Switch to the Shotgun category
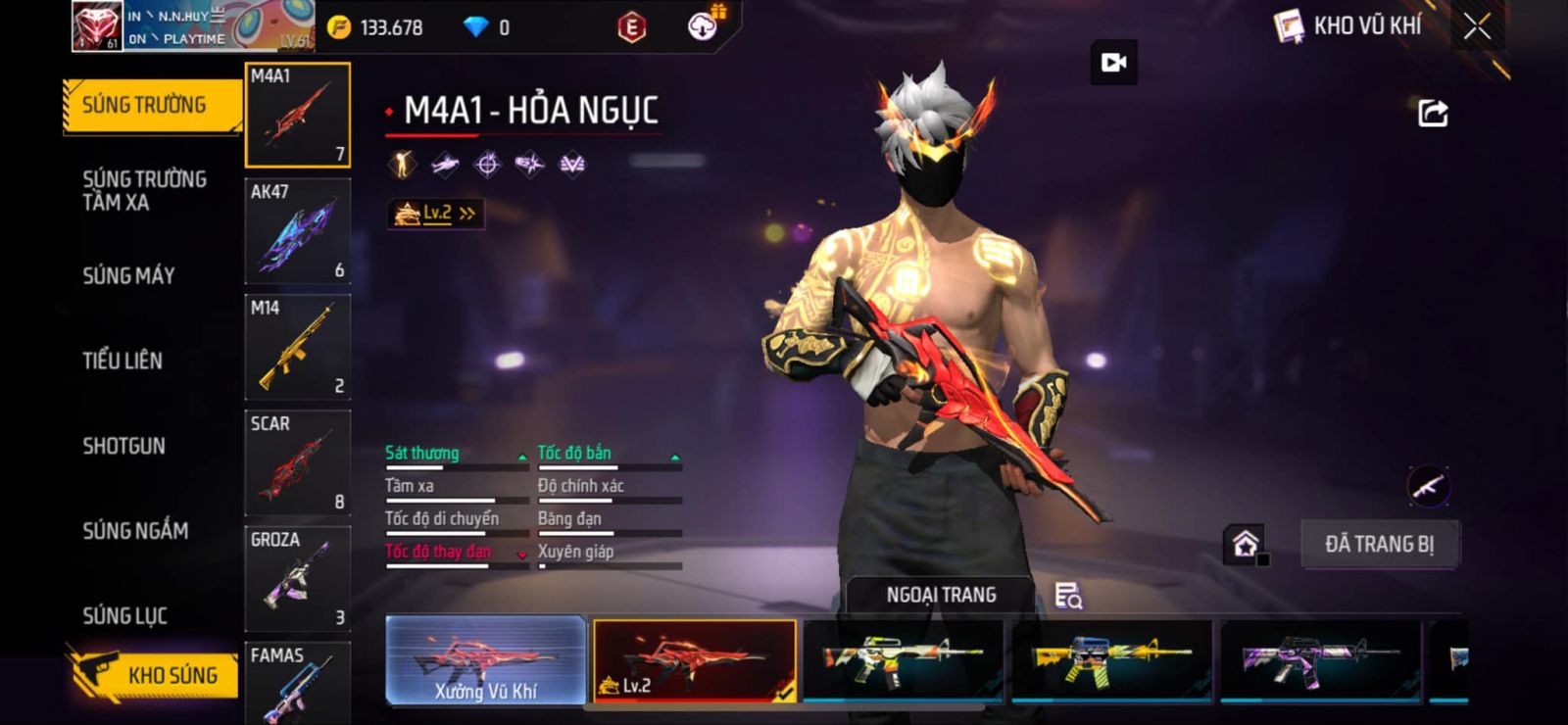The width and height of the screenshot is (1568, 725). click(123, 446)
